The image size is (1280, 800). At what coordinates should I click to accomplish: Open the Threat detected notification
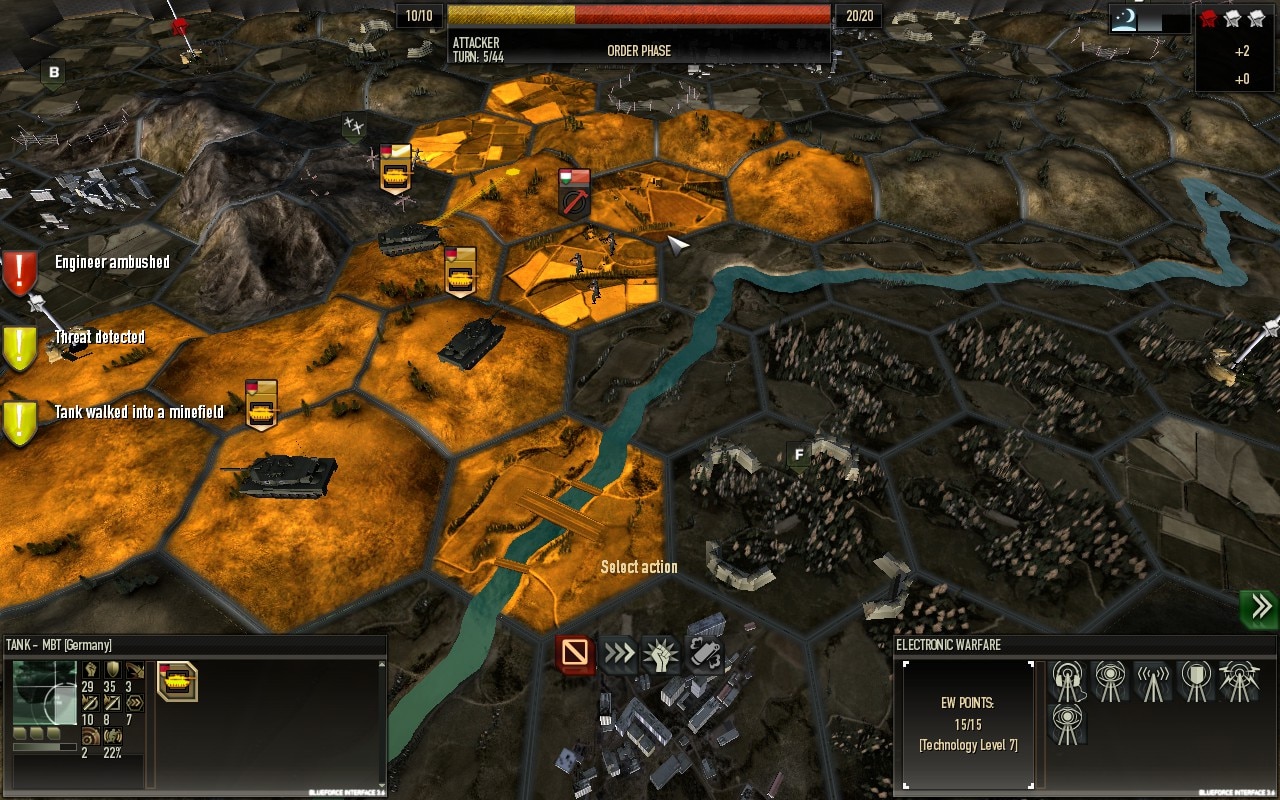point(20,346)
